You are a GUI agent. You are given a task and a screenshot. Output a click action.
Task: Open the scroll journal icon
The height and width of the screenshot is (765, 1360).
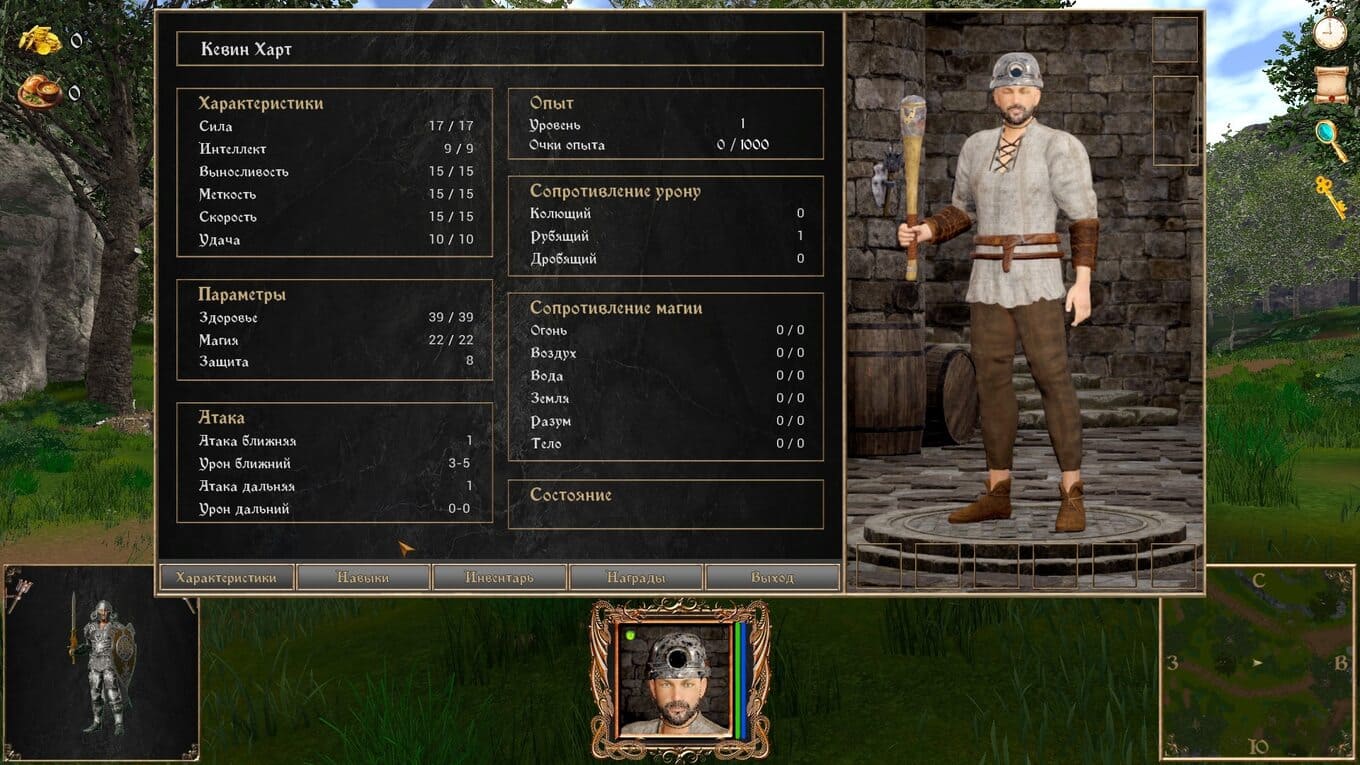coord(1330,85)
